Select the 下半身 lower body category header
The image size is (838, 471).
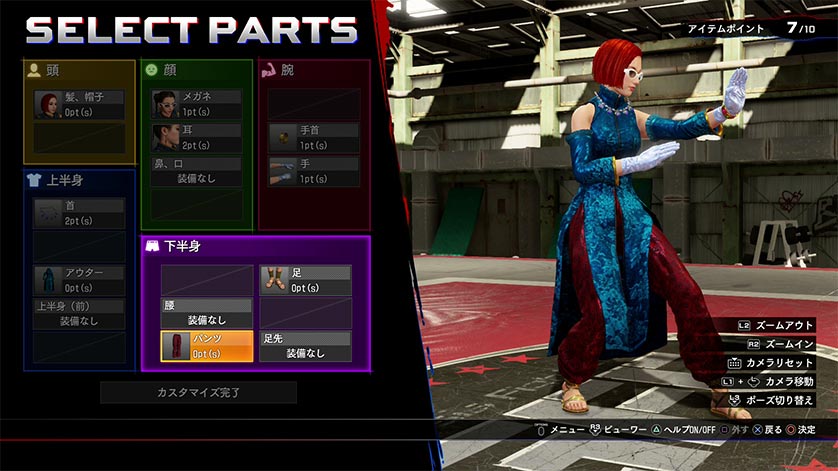(255, 246)
